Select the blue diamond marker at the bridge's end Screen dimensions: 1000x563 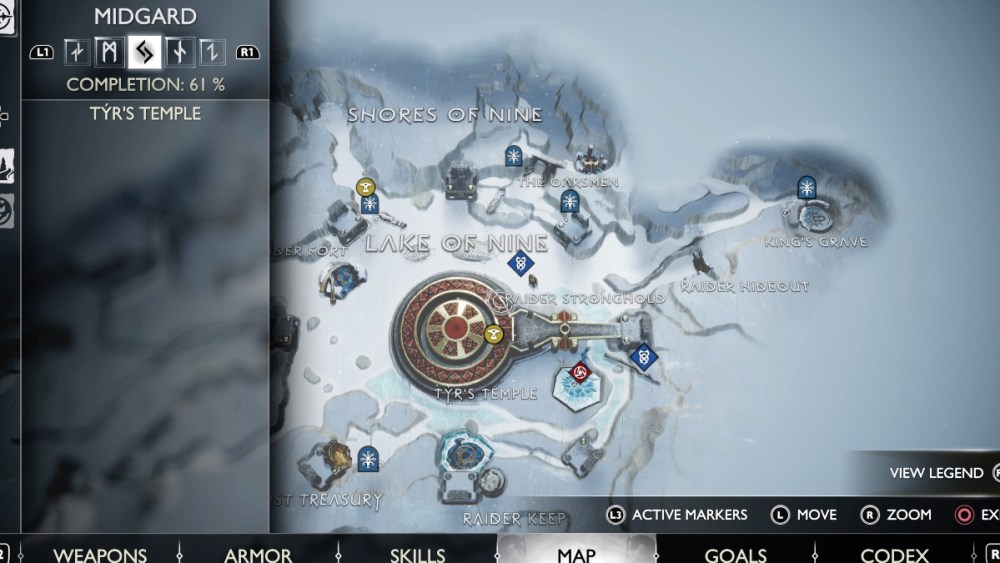click(644, 354)
